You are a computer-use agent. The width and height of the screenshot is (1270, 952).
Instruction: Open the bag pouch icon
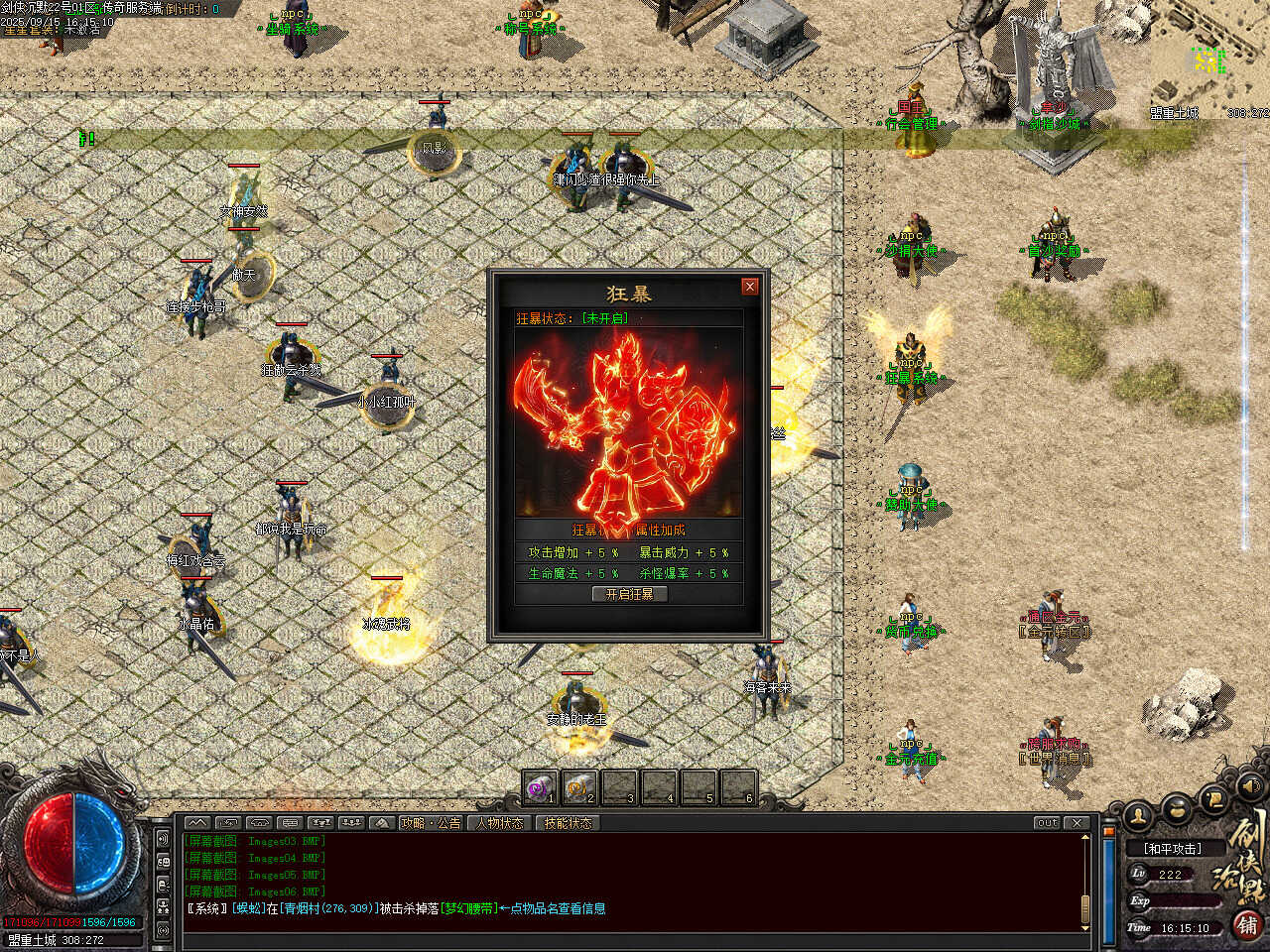tap(1178, 808)
